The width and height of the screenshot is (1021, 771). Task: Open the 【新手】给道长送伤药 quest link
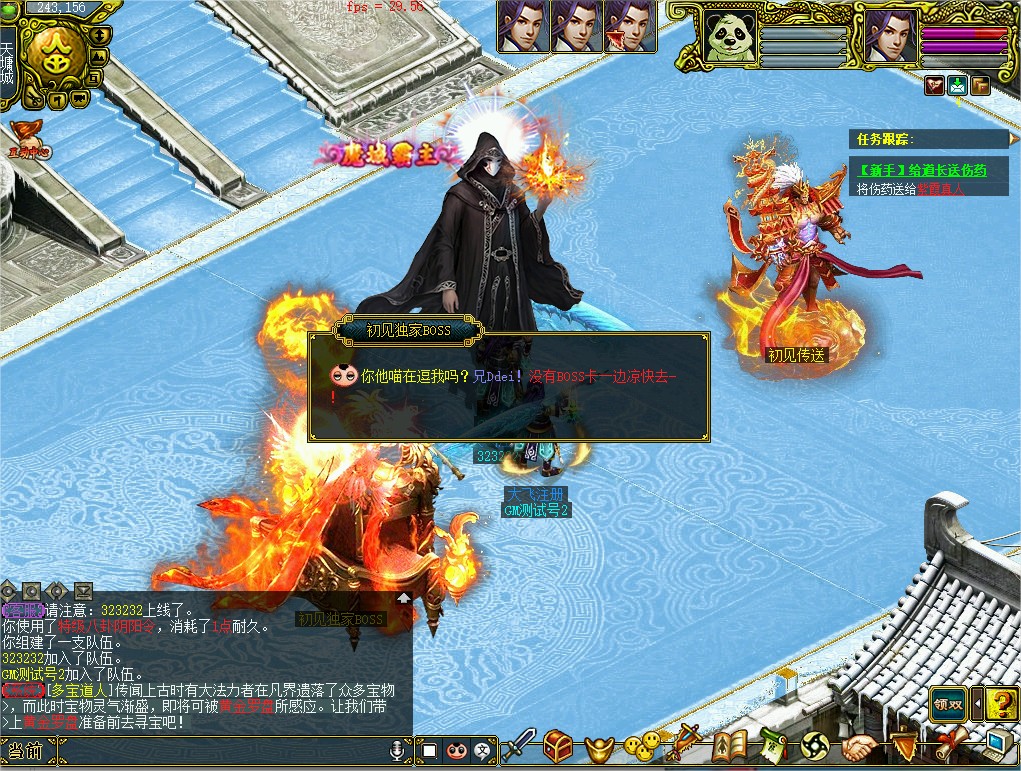point(918,170)
